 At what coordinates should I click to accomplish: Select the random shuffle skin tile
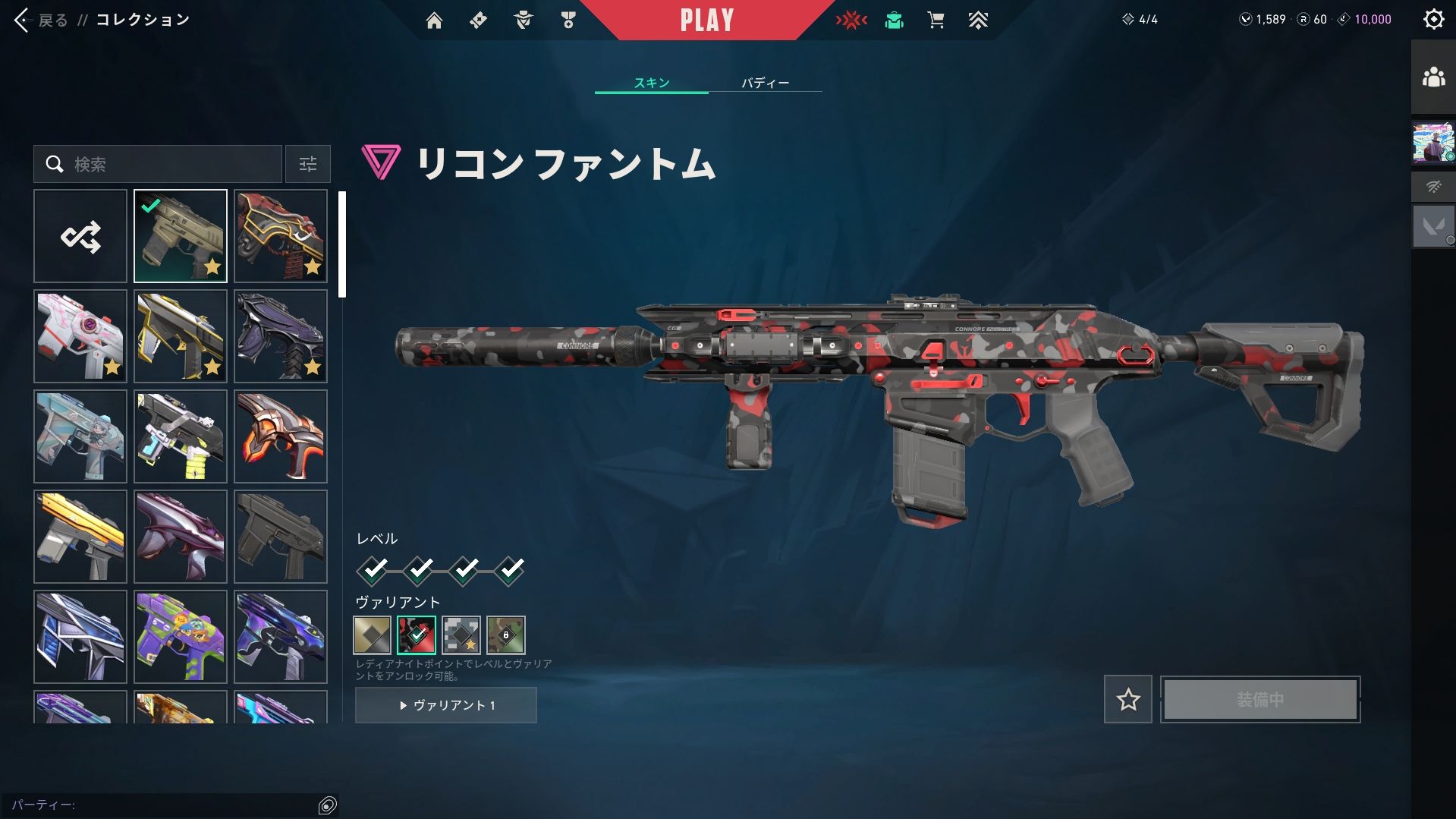(80, 236)
